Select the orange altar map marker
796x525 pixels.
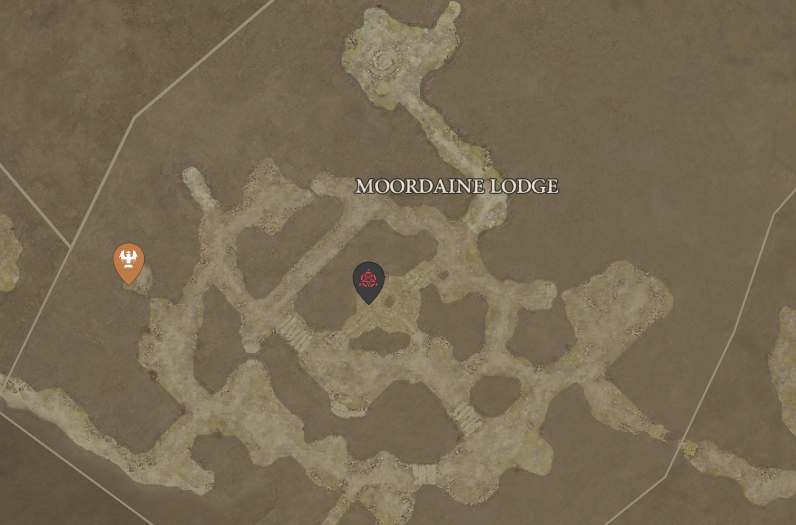click(129, 262)
